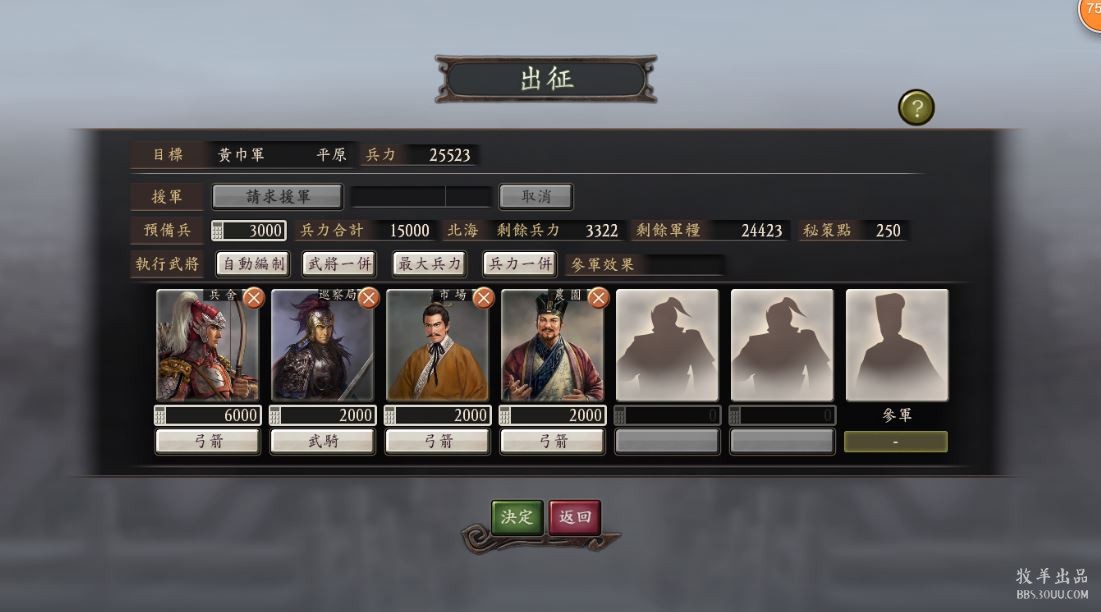1101x612 pixels.
Task: Set 最大兵力 maximum troops
Action: (430, 264)
